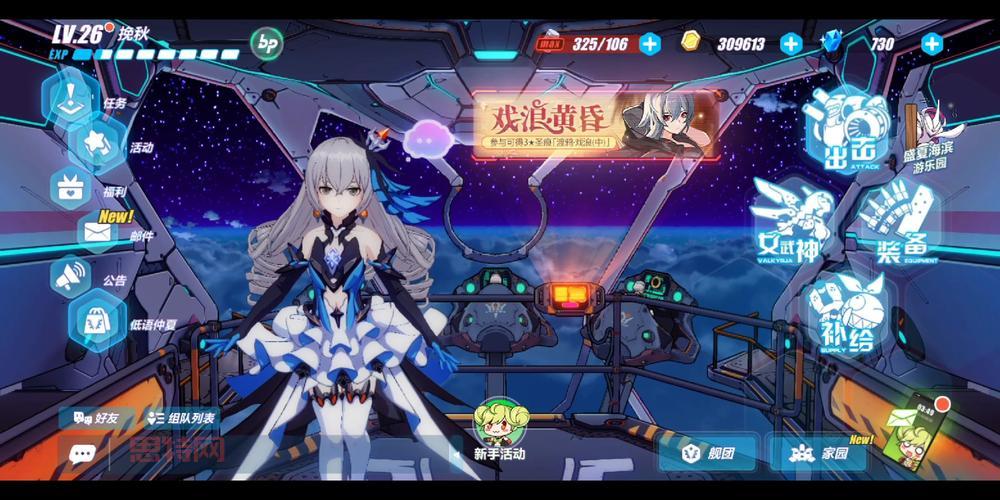
Task: Open the green BP battle pass icon
Action: coord(266,42)
